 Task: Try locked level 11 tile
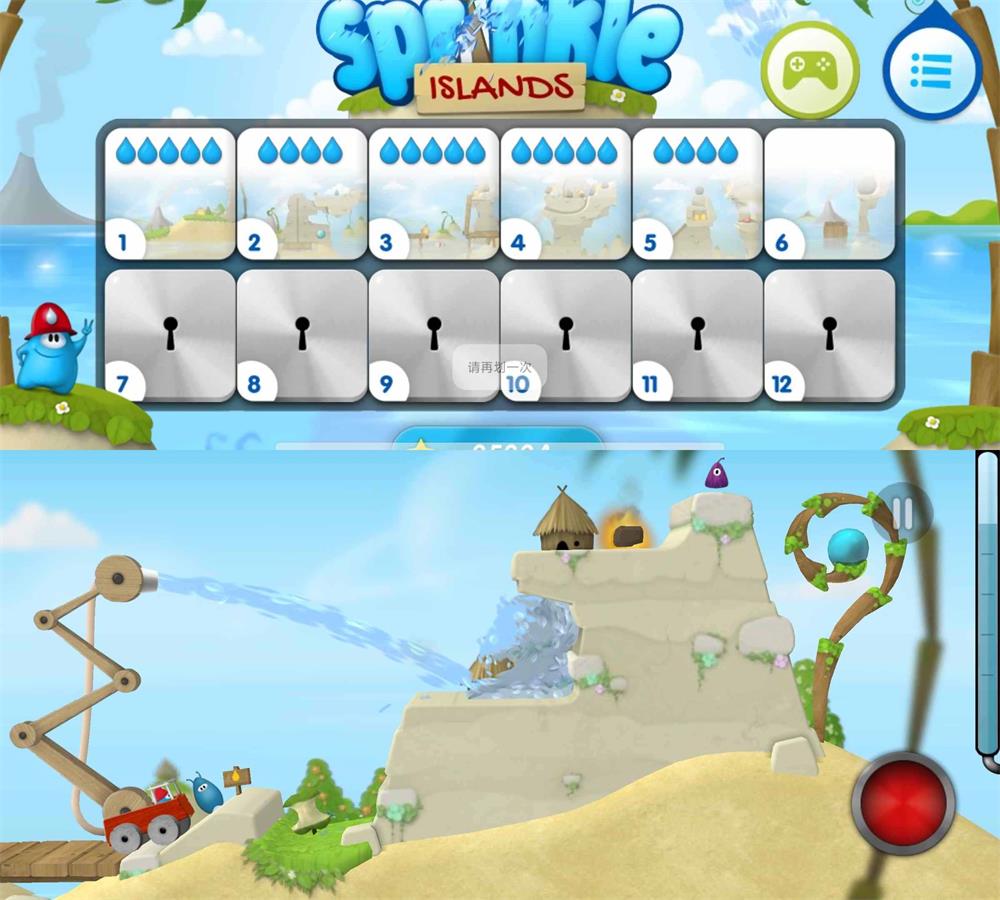pos(697,335)
